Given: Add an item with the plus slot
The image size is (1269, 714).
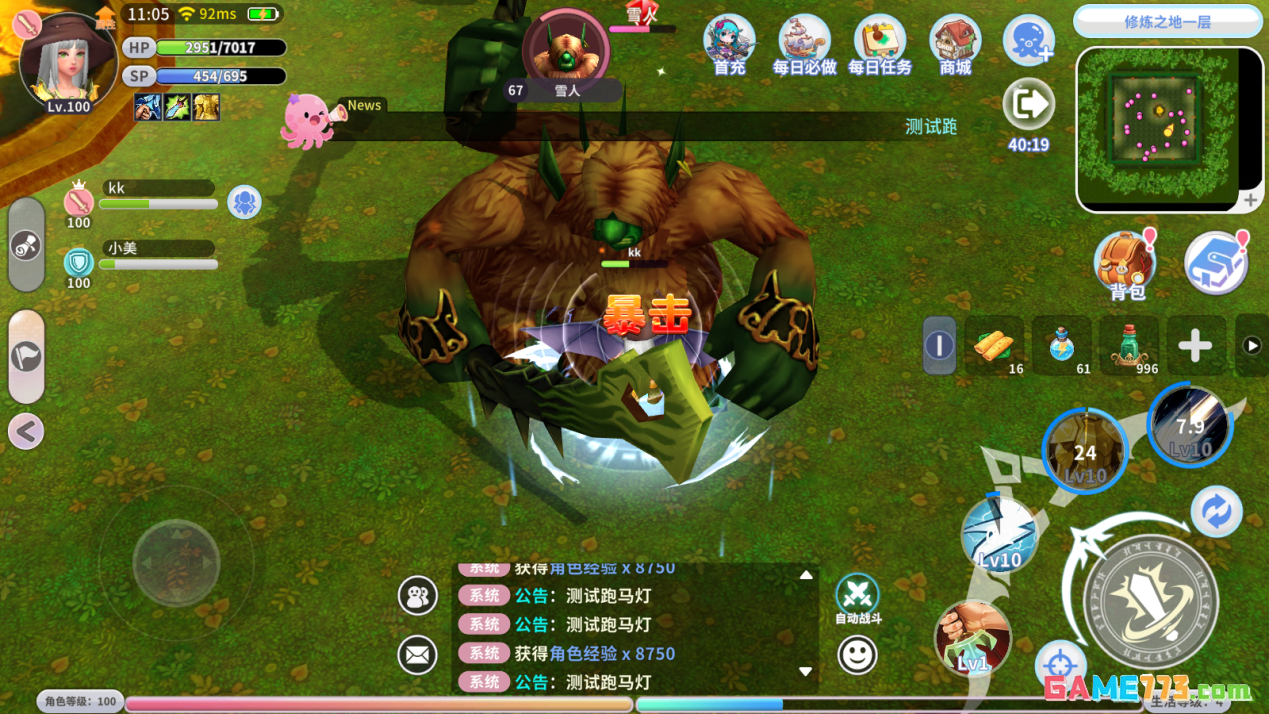Looking at the screenshot, I should 1195,346.
